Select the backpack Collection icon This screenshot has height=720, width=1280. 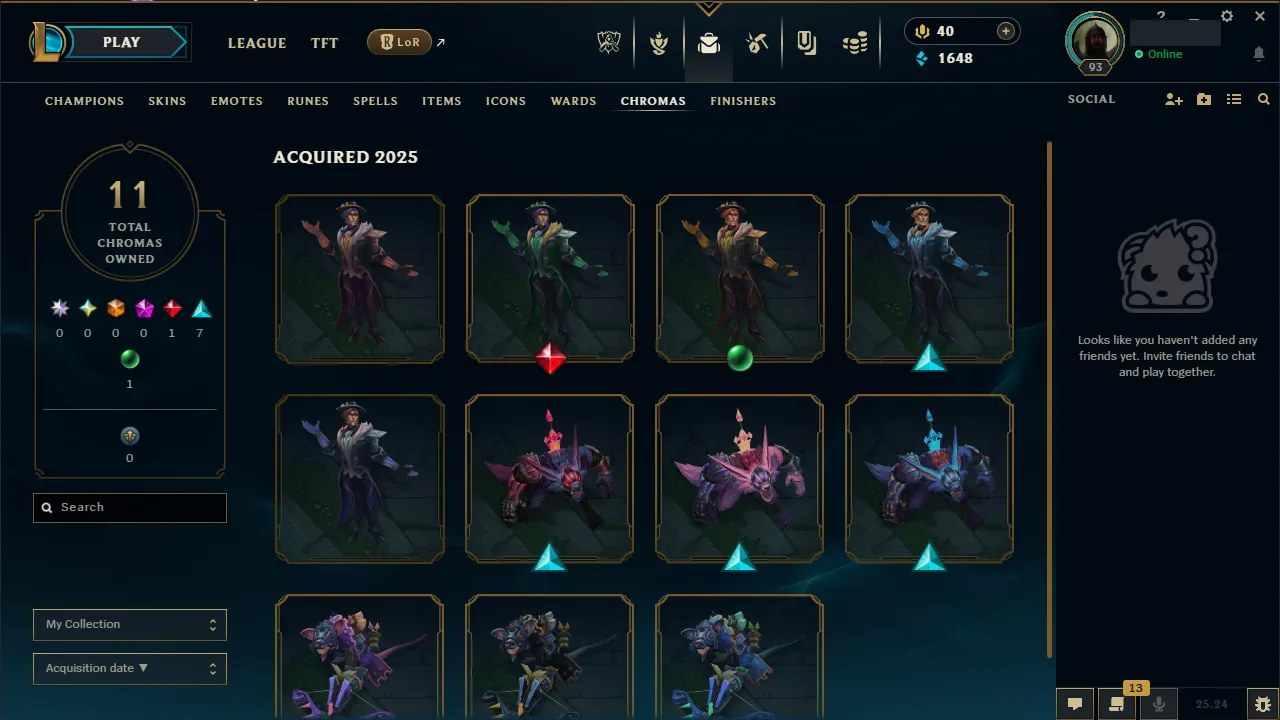point(709,42)
